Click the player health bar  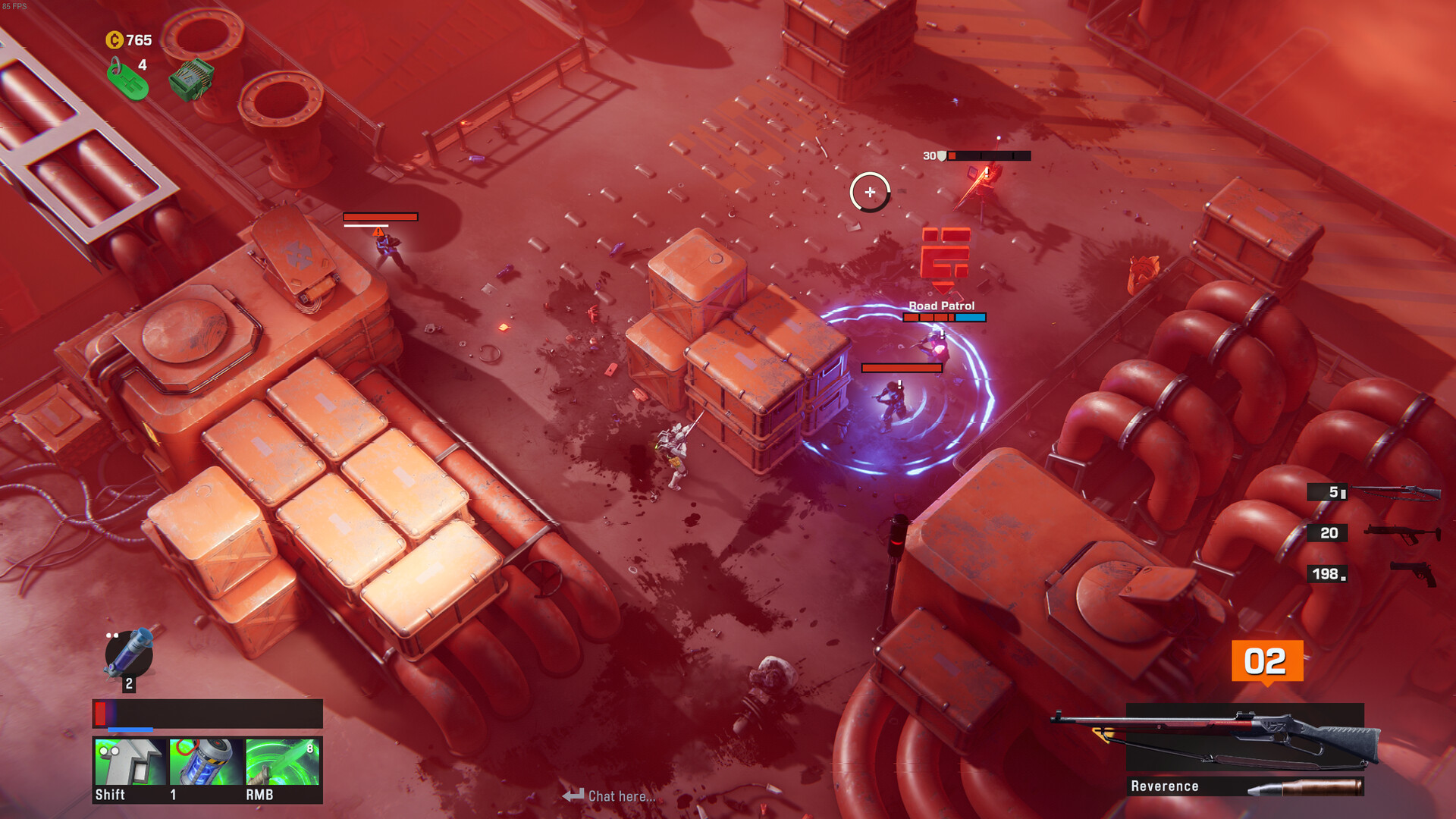(207, 714)
